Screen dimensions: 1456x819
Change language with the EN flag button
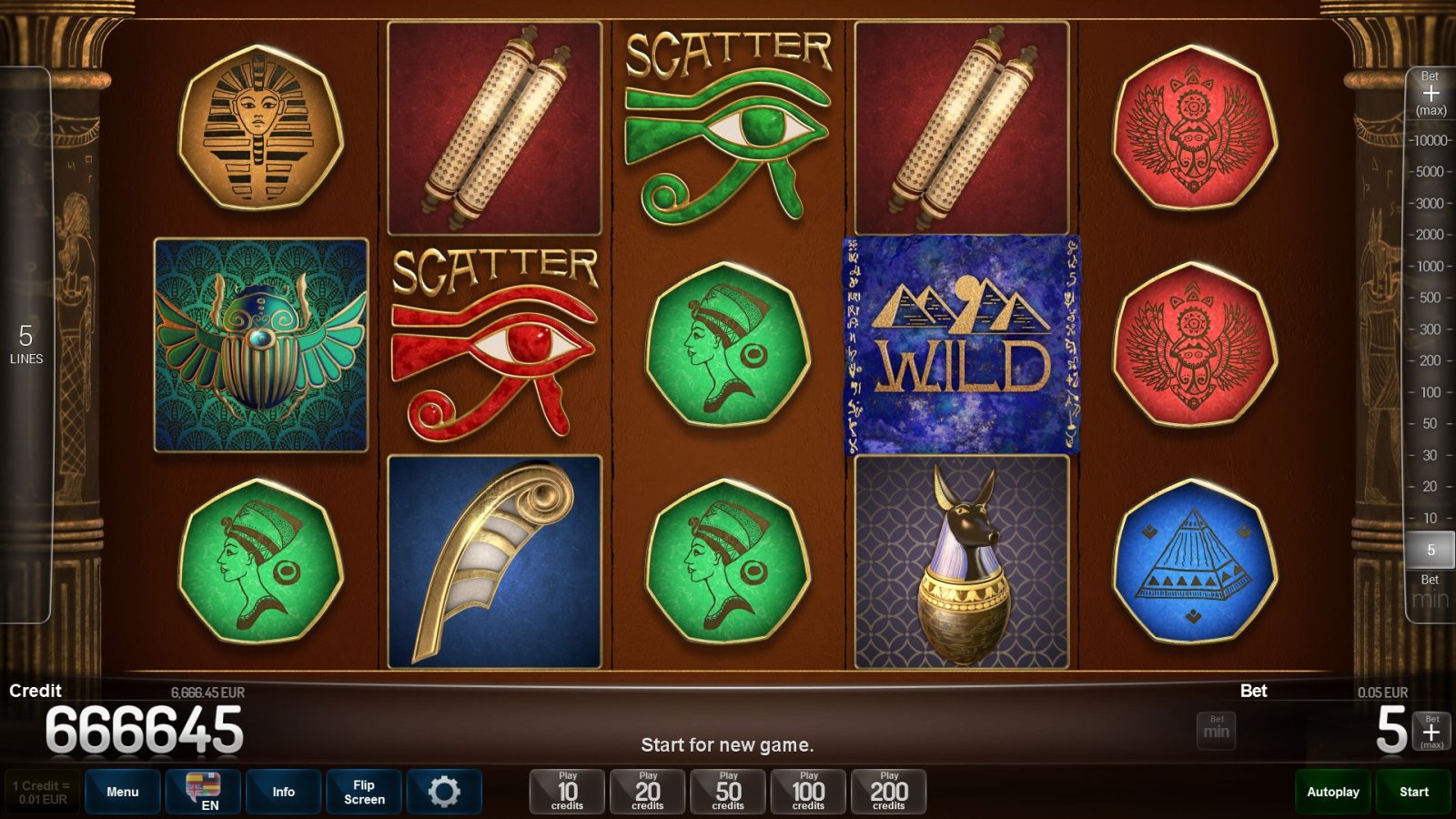(x=203, y=792)
